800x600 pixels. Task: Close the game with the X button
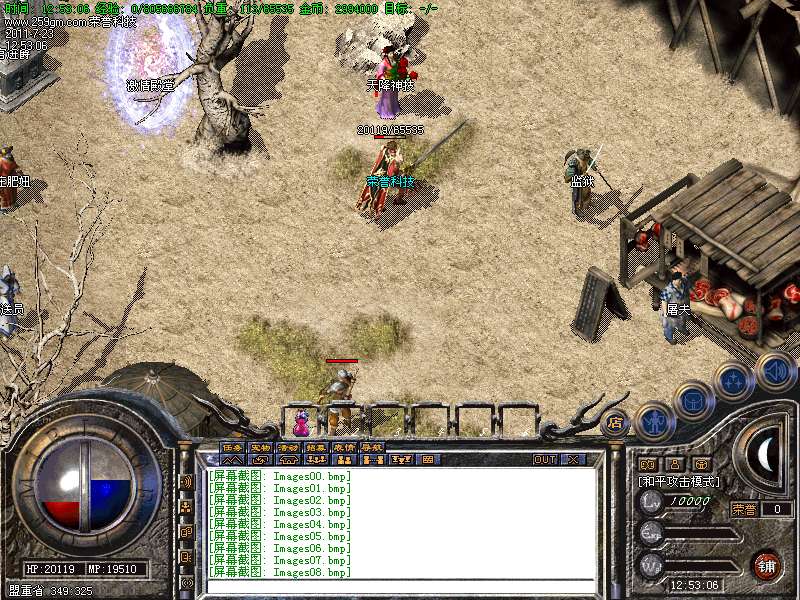tap(573, 459)
